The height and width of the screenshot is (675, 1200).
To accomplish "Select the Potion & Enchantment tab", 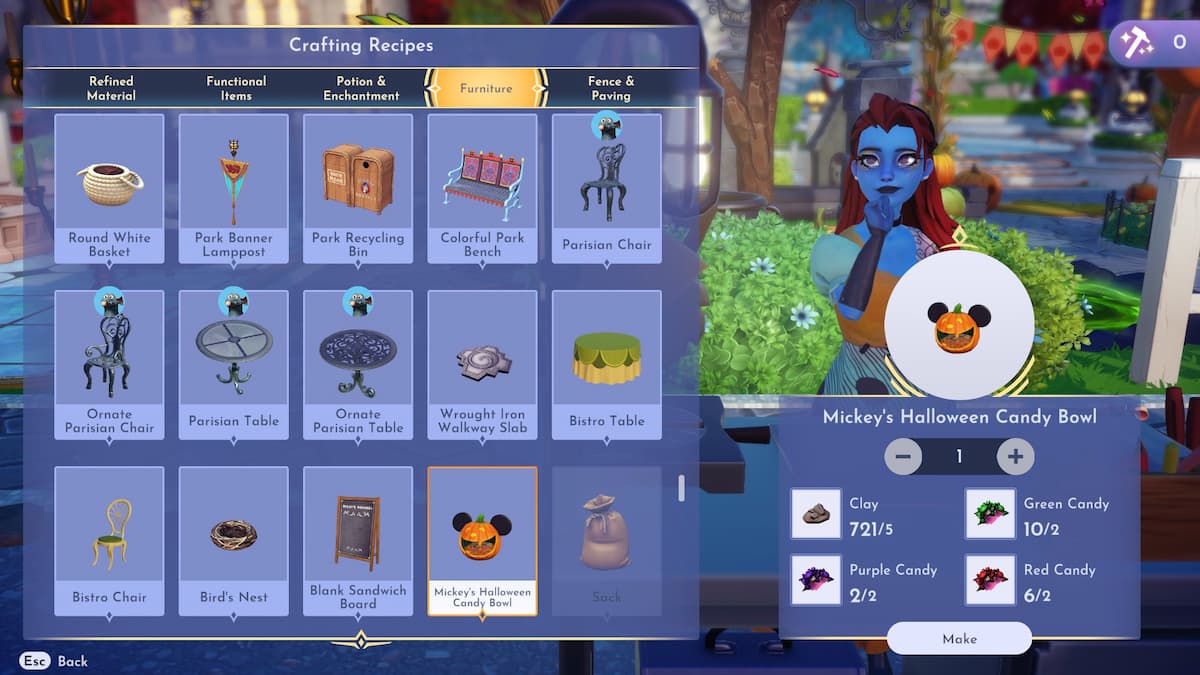I will pyautogui.click(x=361, y=88).
